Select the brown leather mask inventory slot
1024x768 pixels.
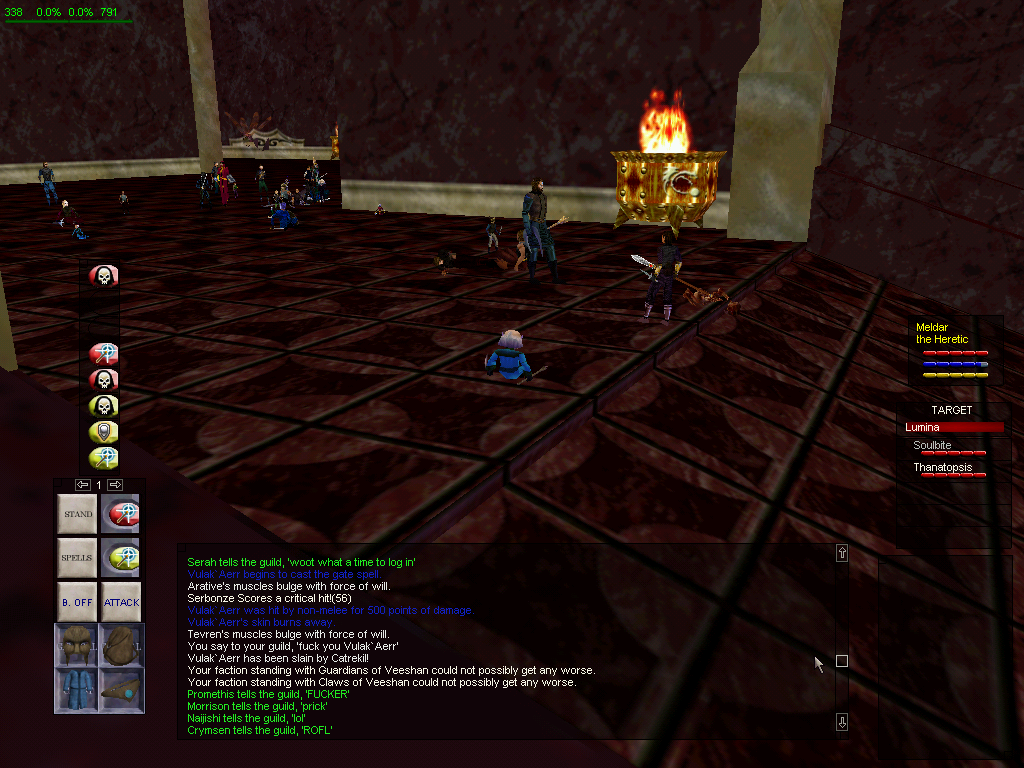(x=77, y=645)
